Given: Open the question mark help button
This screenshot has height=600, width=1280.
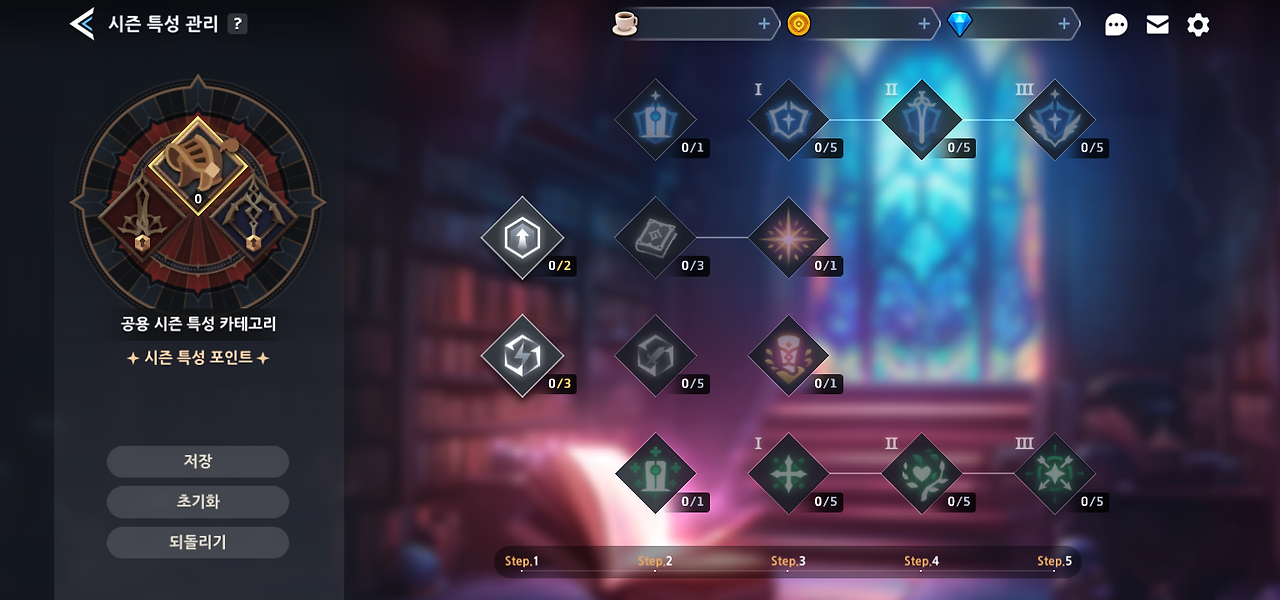Looking at the screenshot, I should [x=237, y=24].
